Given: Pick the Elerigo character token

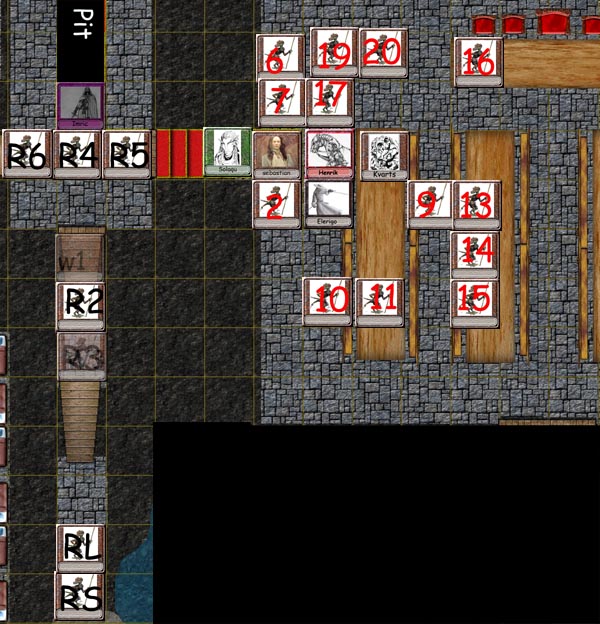Looking at the screenshot, I should coord(329,204).
